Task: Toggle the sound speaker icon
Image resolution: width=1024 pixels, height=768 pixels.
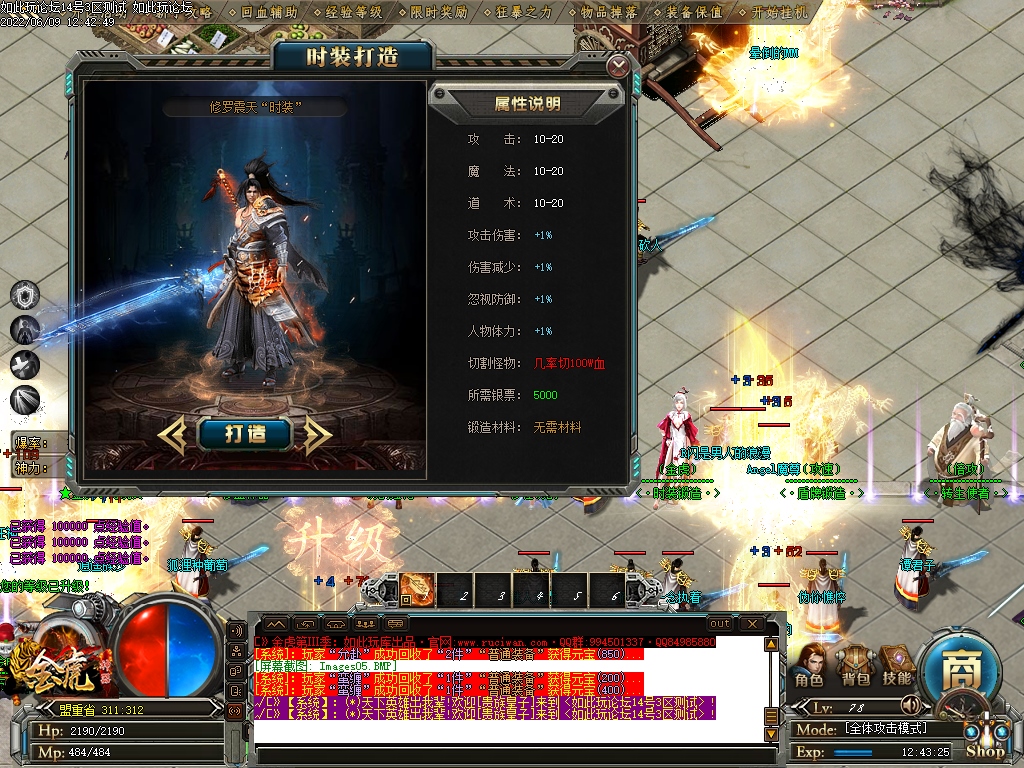Action: click(909, 704)
